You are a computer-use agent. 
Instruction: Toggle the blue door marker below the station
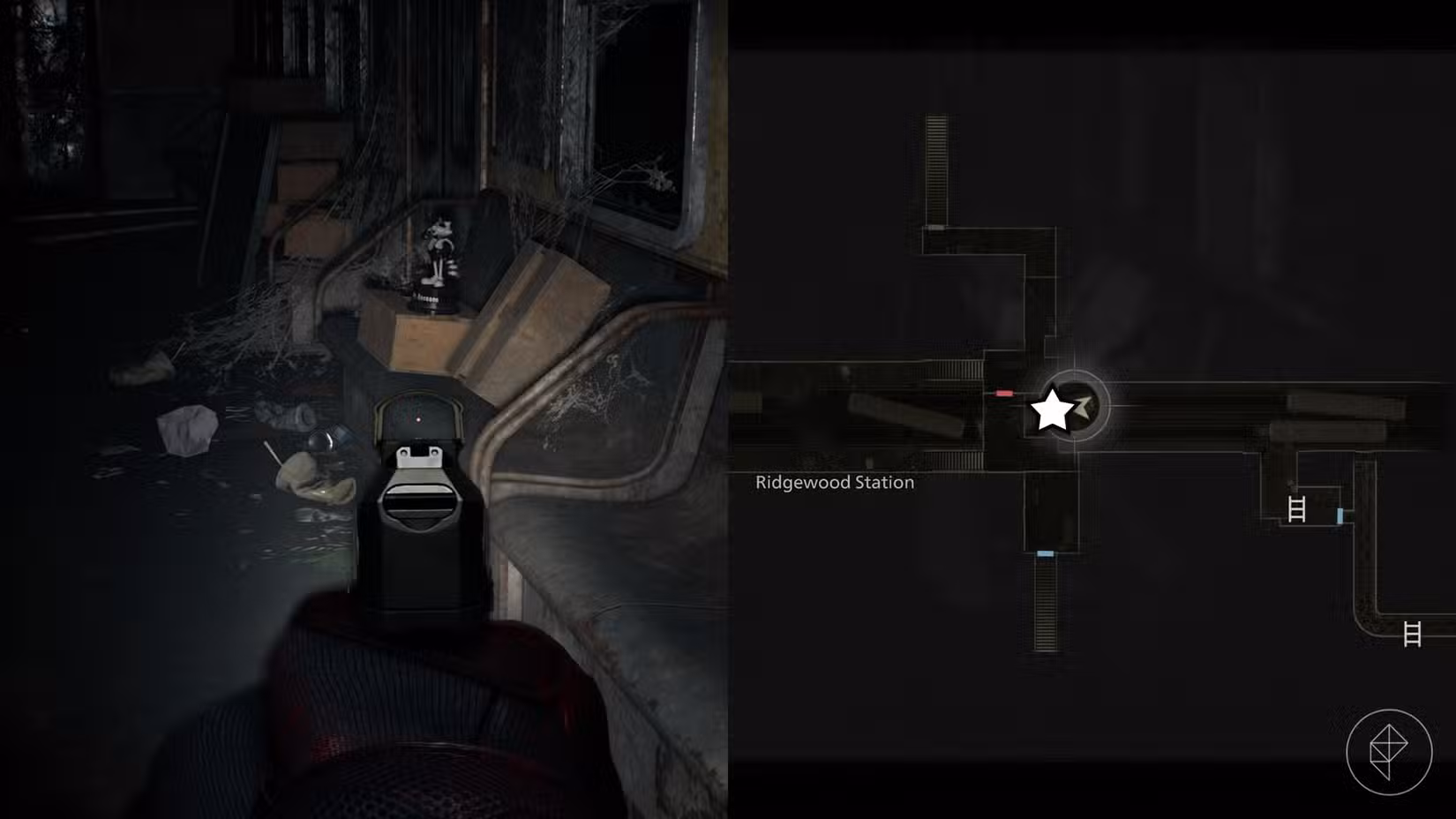[x=1045, y=554]
